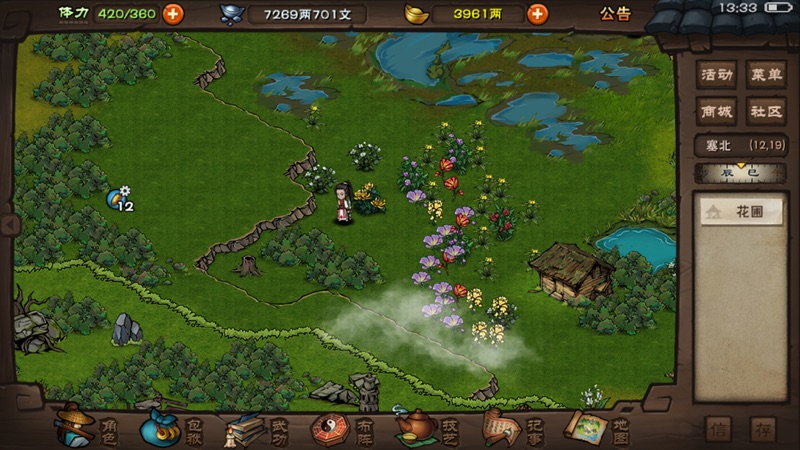The height and width of the screenshot is (450, 800).
Task: Open the 社区 community page
Action: [767, 111]
